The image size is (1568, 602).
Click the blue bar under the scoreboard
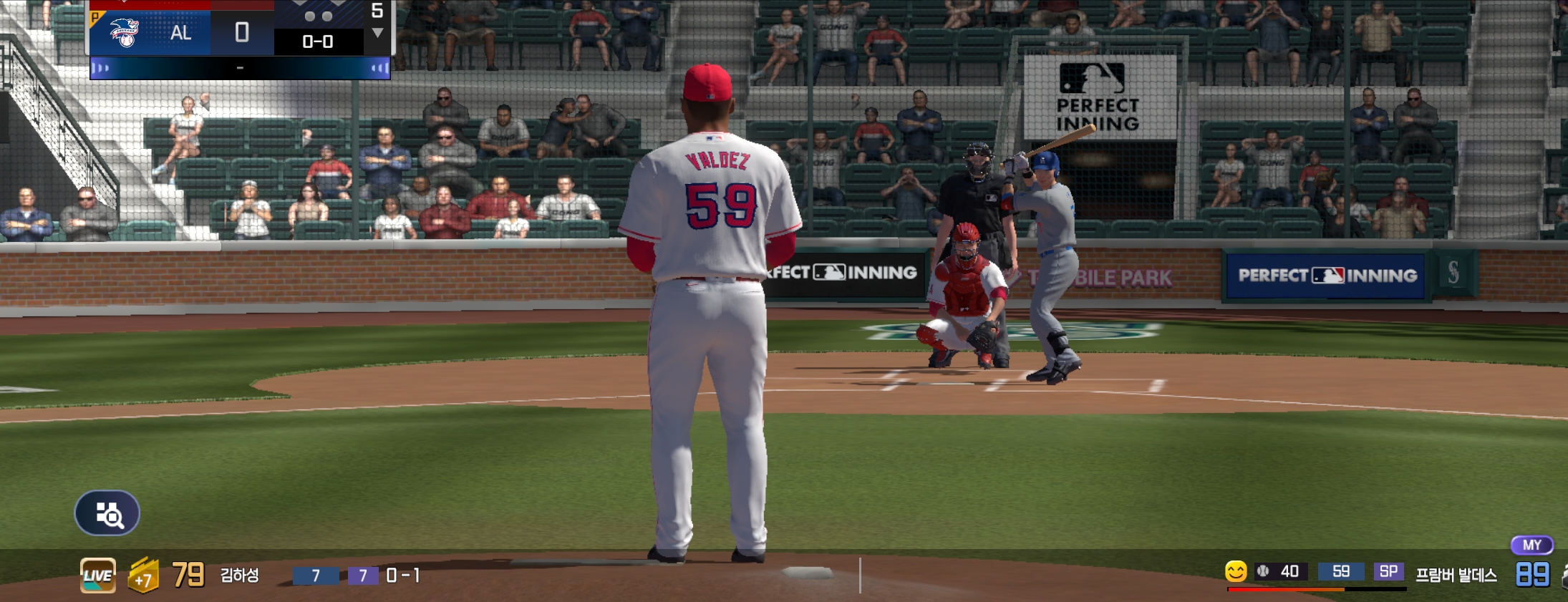pos(240,68)
